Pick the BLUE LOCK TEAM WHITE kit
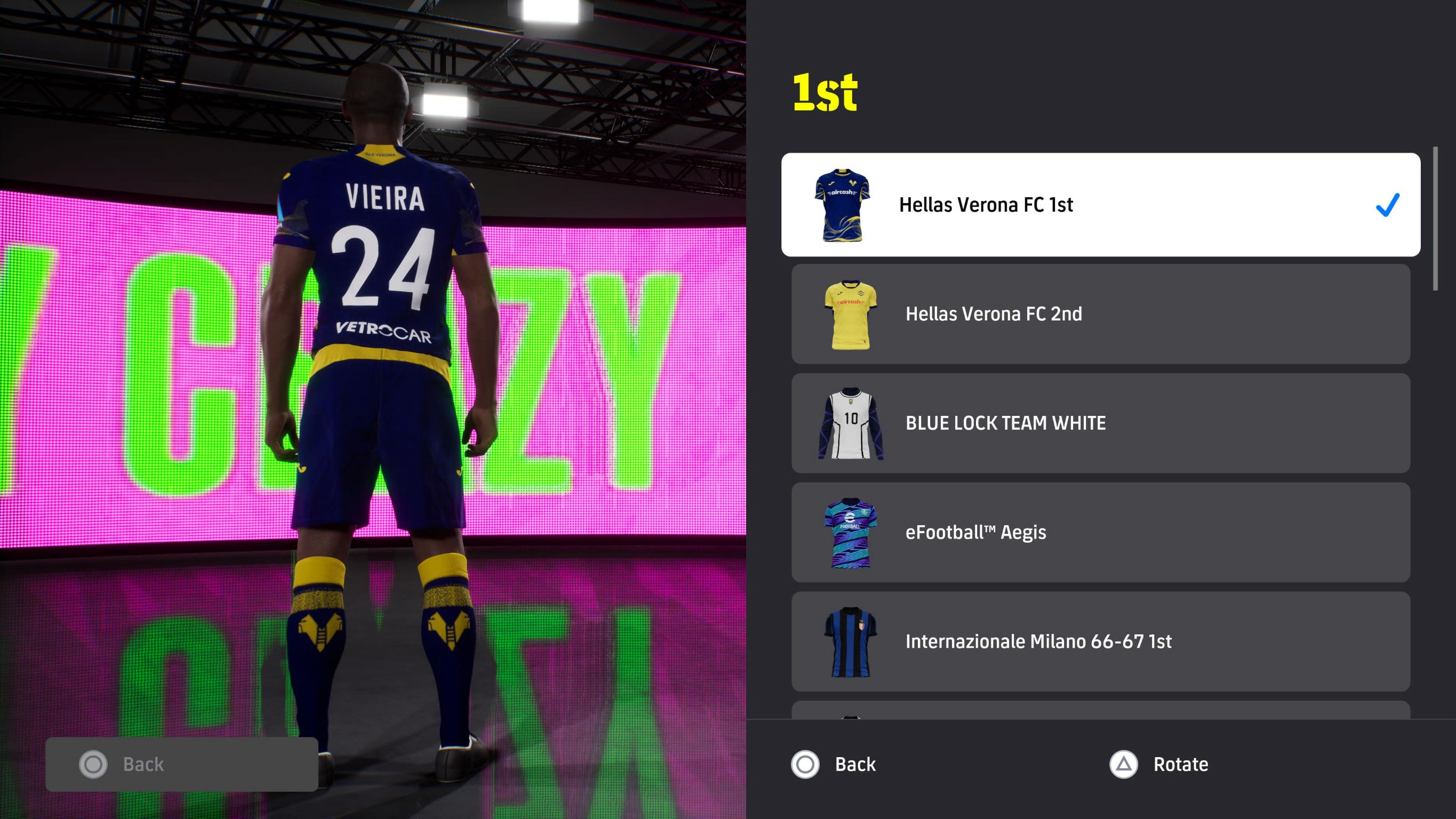 click(1100, 423)
